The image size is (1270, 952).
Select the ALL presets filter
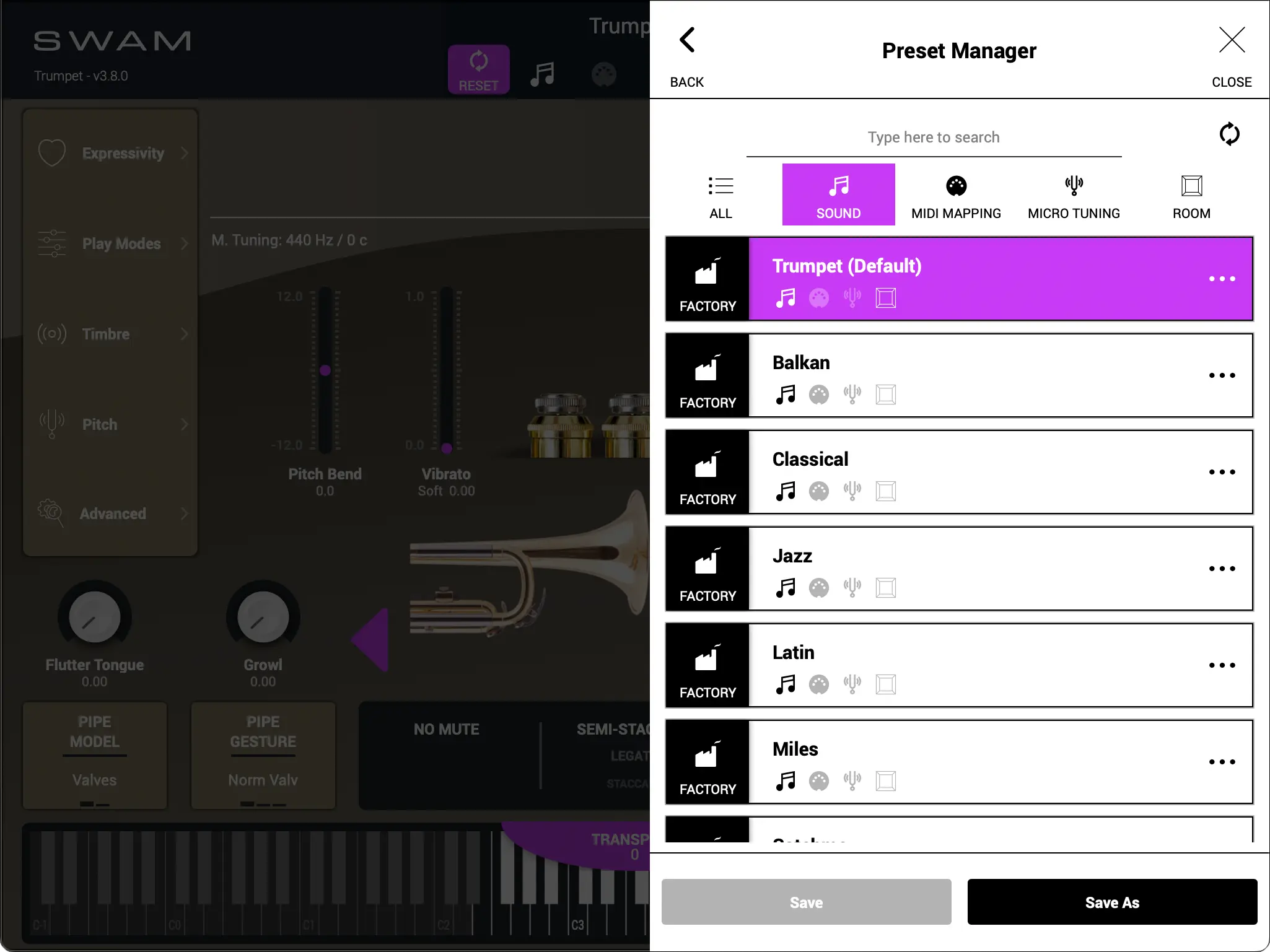tap(720, 194)
